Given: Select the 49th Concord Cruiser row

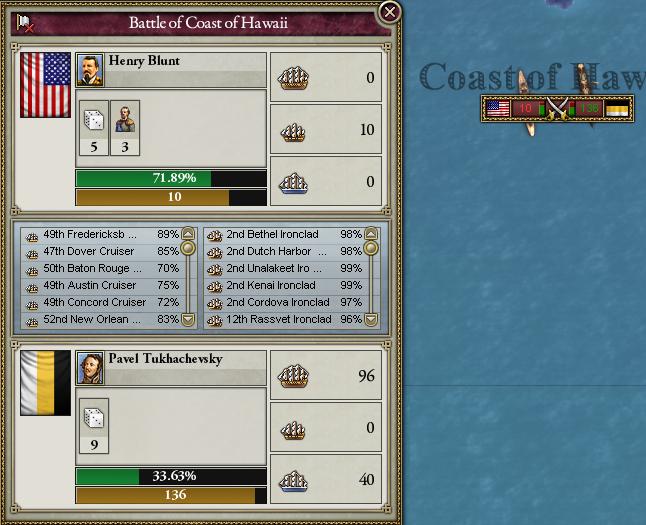Looking at the screenshot, I should 100,303.
